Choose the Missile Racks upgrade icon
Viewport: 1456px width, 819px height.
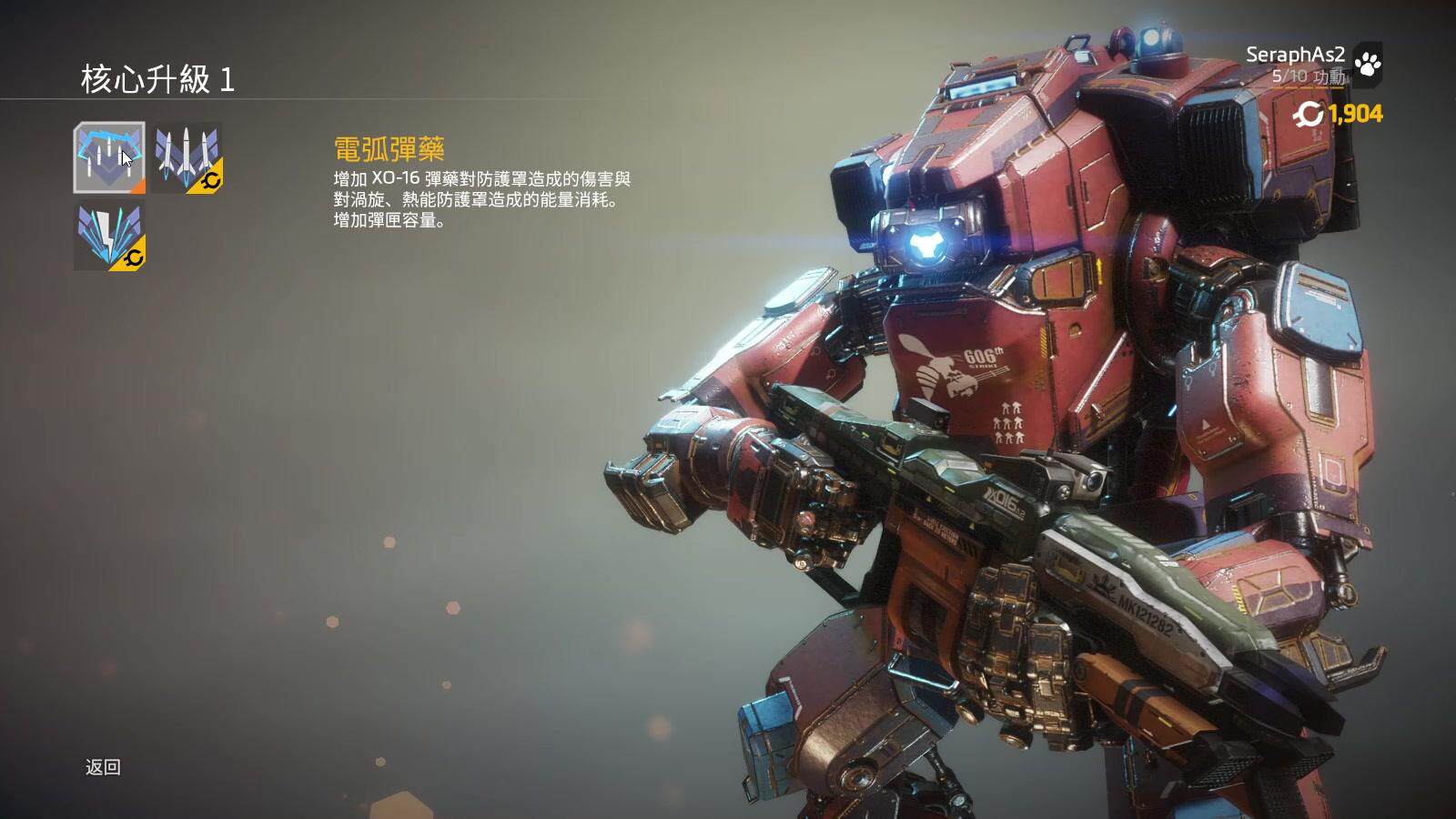coord(187,157)
